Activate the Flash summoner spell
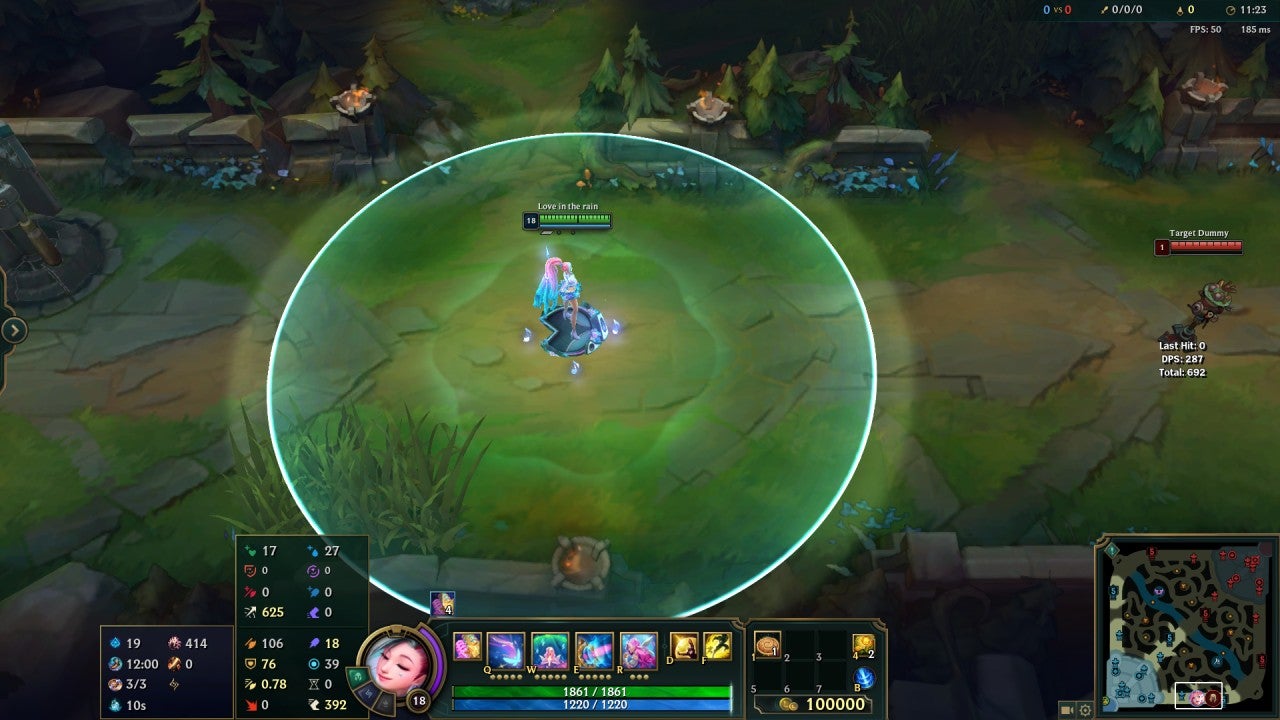This screenshot has height=720, width=1280. pos(717,647)
